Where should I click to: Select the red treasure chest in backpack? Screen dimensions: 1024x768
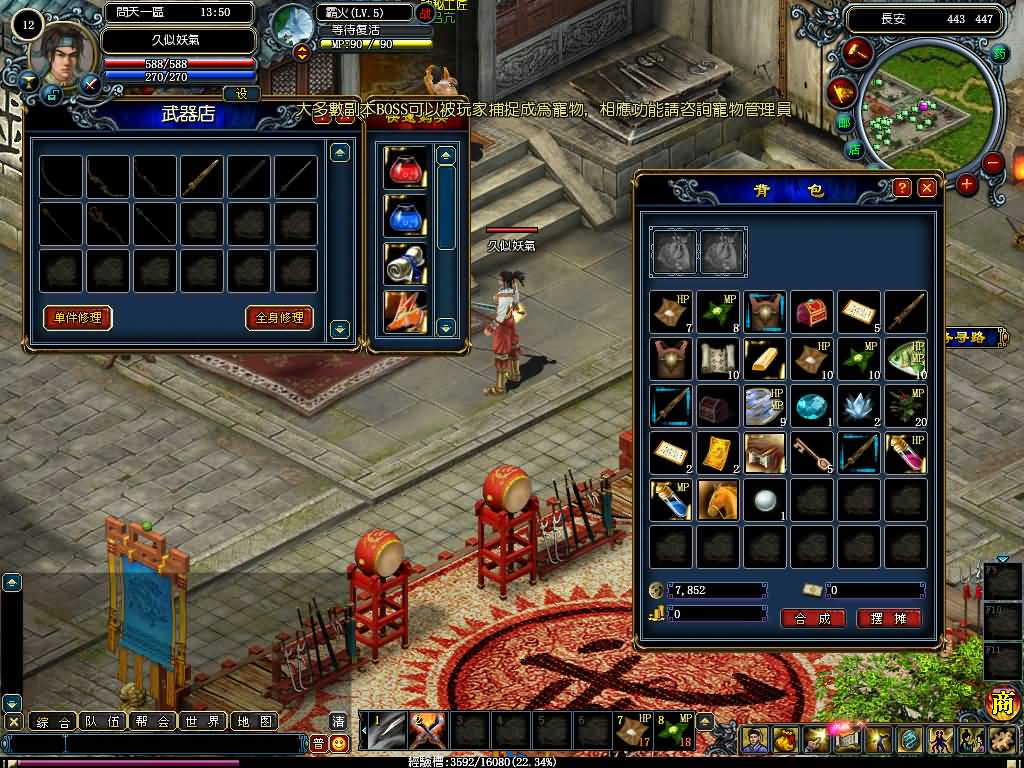(812, 312)
